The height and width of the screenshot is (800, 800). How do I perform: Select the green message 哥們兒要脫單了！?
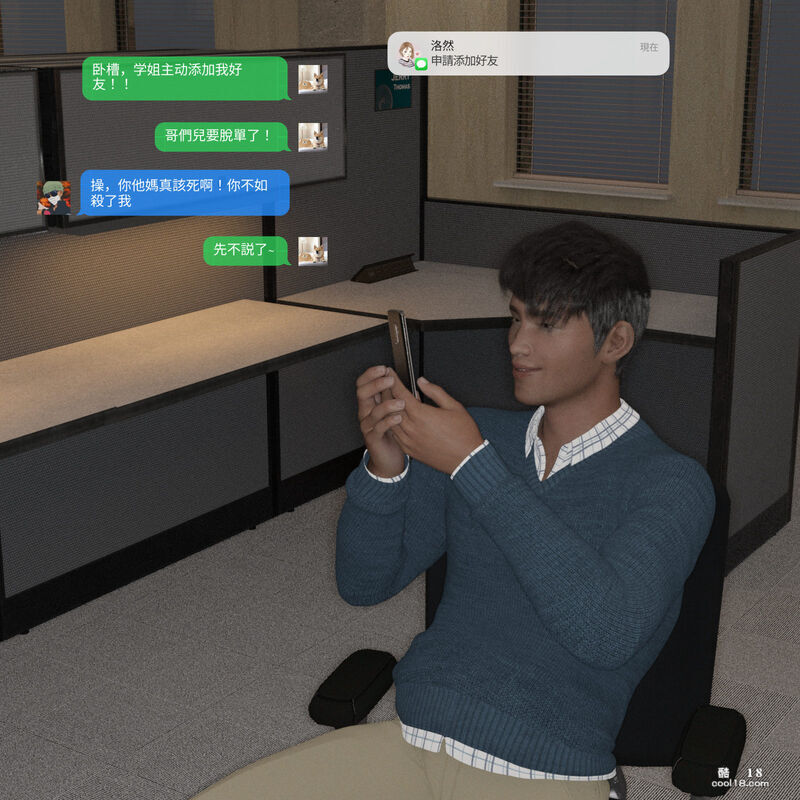222,135
